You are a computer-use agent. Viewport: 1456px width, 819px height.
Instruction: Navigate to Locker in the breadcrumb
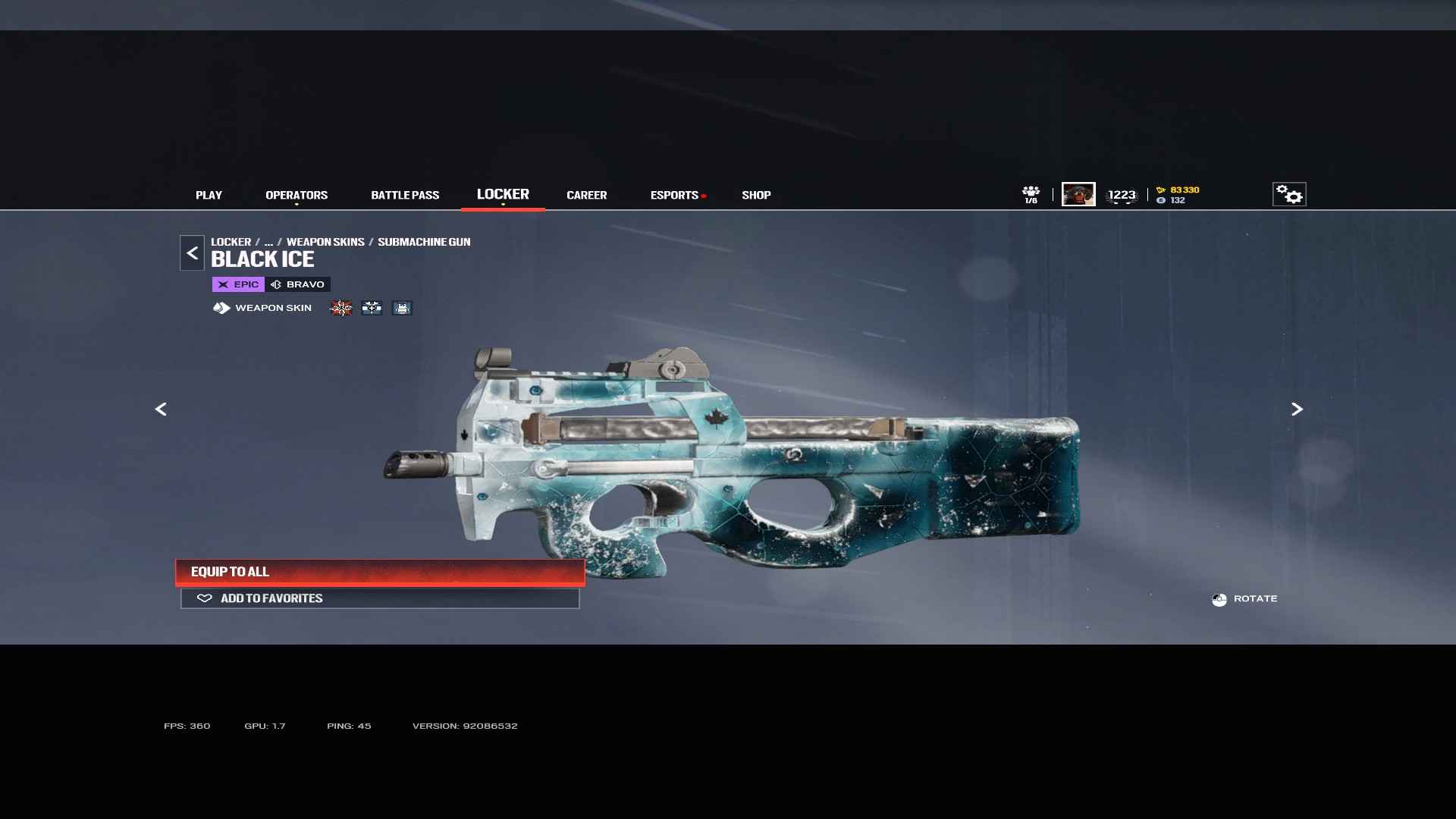(231, 242)
